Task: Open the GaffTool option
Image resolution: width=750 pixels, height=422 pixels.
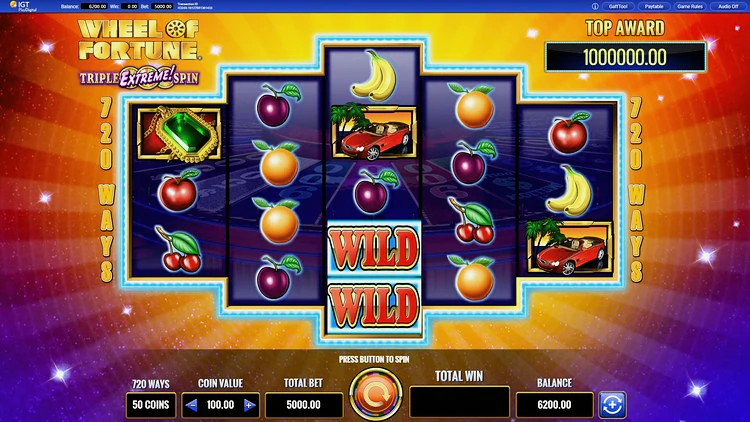Action: (617, 6)
